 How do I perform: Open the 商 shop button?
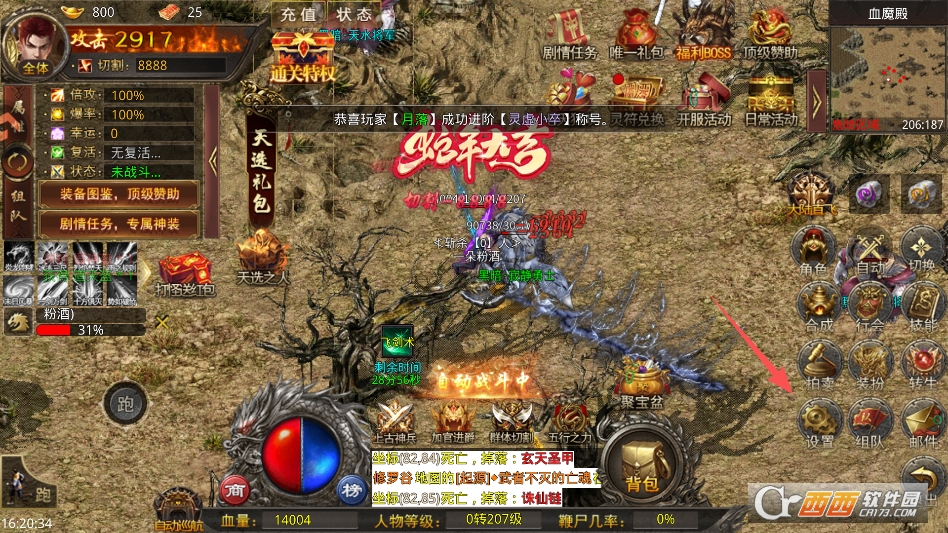[x=236, y=489]
